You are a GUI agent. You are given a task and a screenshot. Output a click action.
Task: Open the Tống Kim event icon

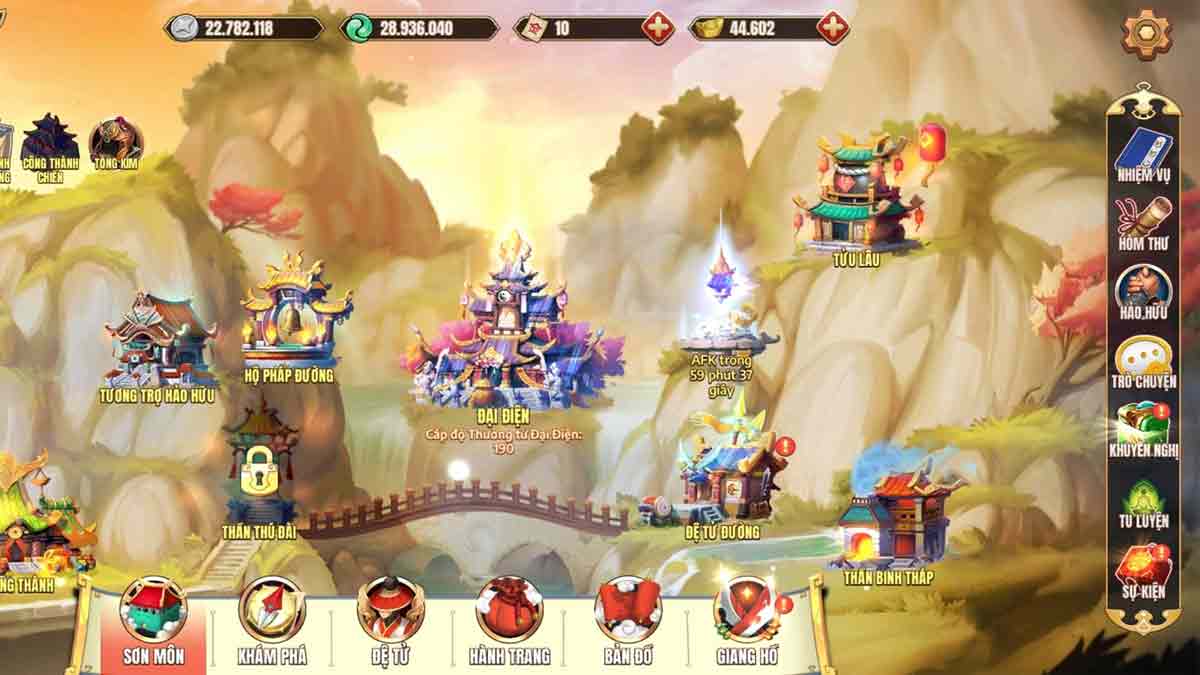click(116, 145)
